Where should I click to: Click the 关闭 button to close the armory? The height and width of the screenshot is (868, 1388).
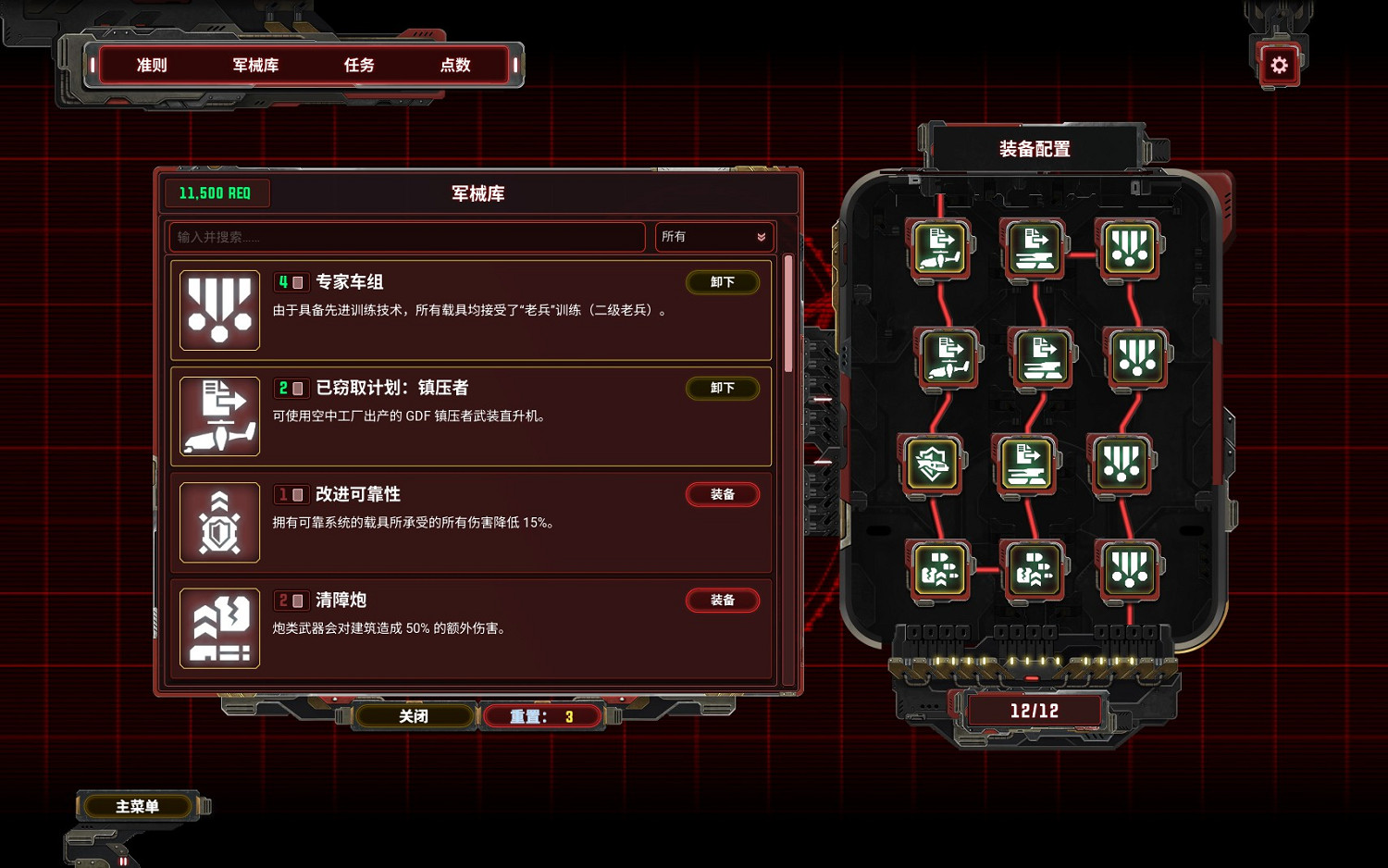pos(414,715)
